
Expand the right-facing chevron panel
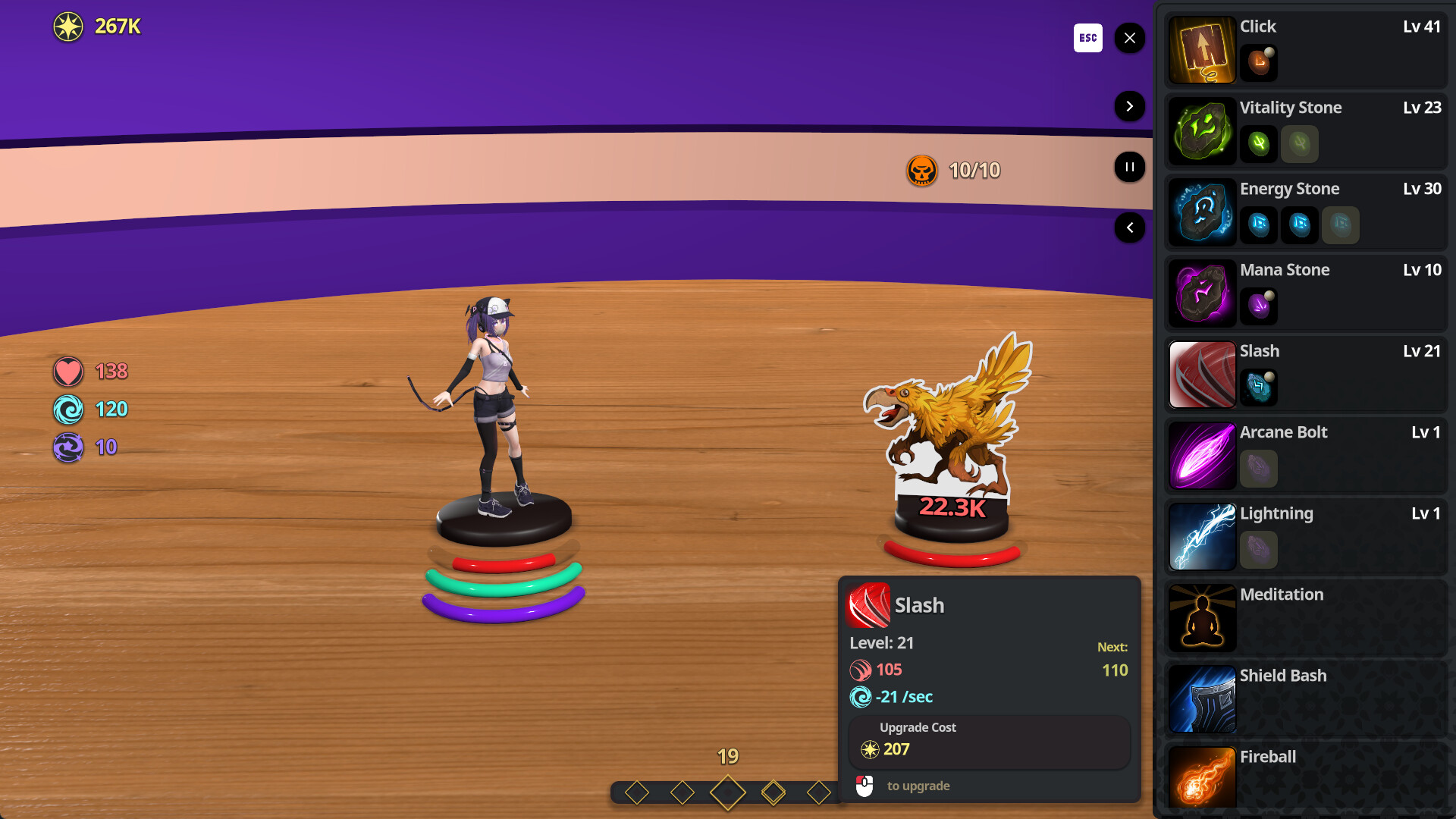point(1129,106)
